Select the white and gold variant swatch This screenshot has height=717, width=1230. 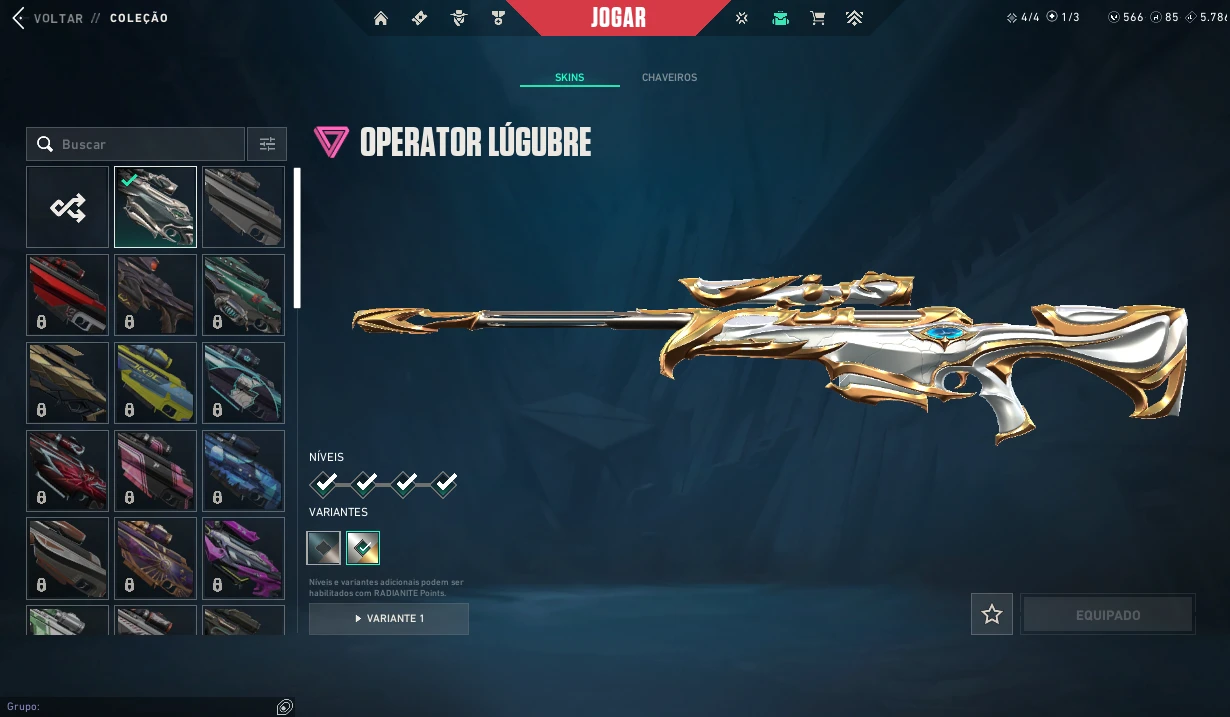362,547
